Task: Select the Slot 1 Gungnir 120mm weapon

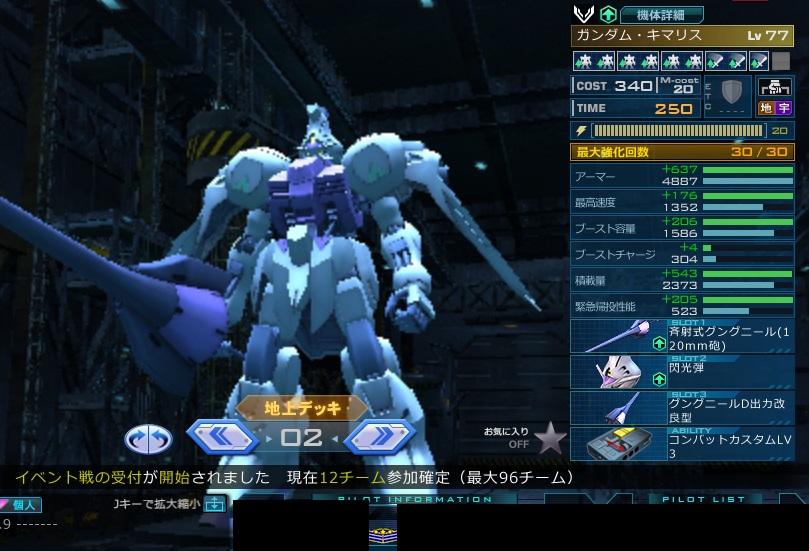Action: click(682, 337)
